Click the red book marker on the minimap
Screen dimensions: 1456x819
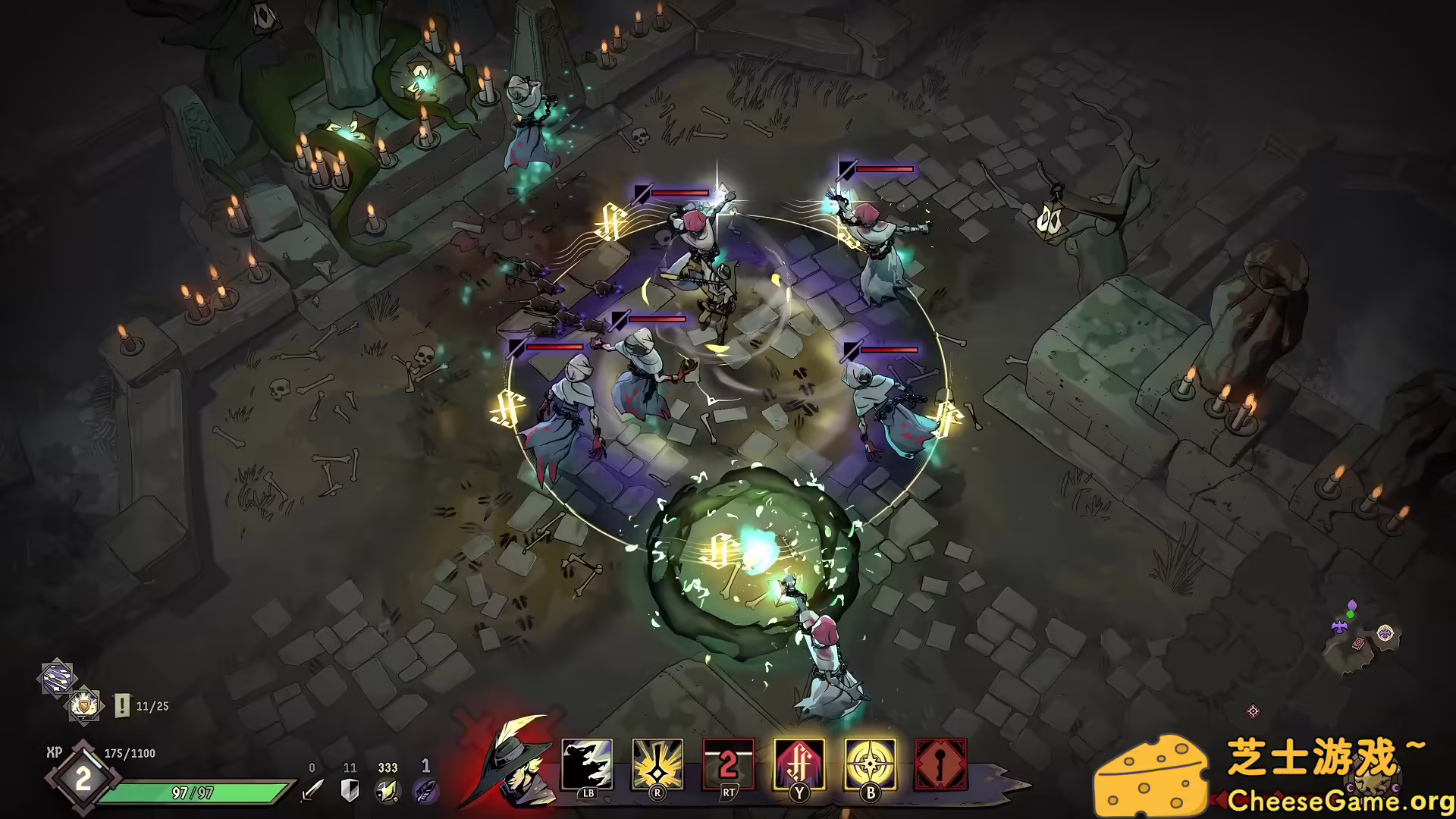[1358, 645]
